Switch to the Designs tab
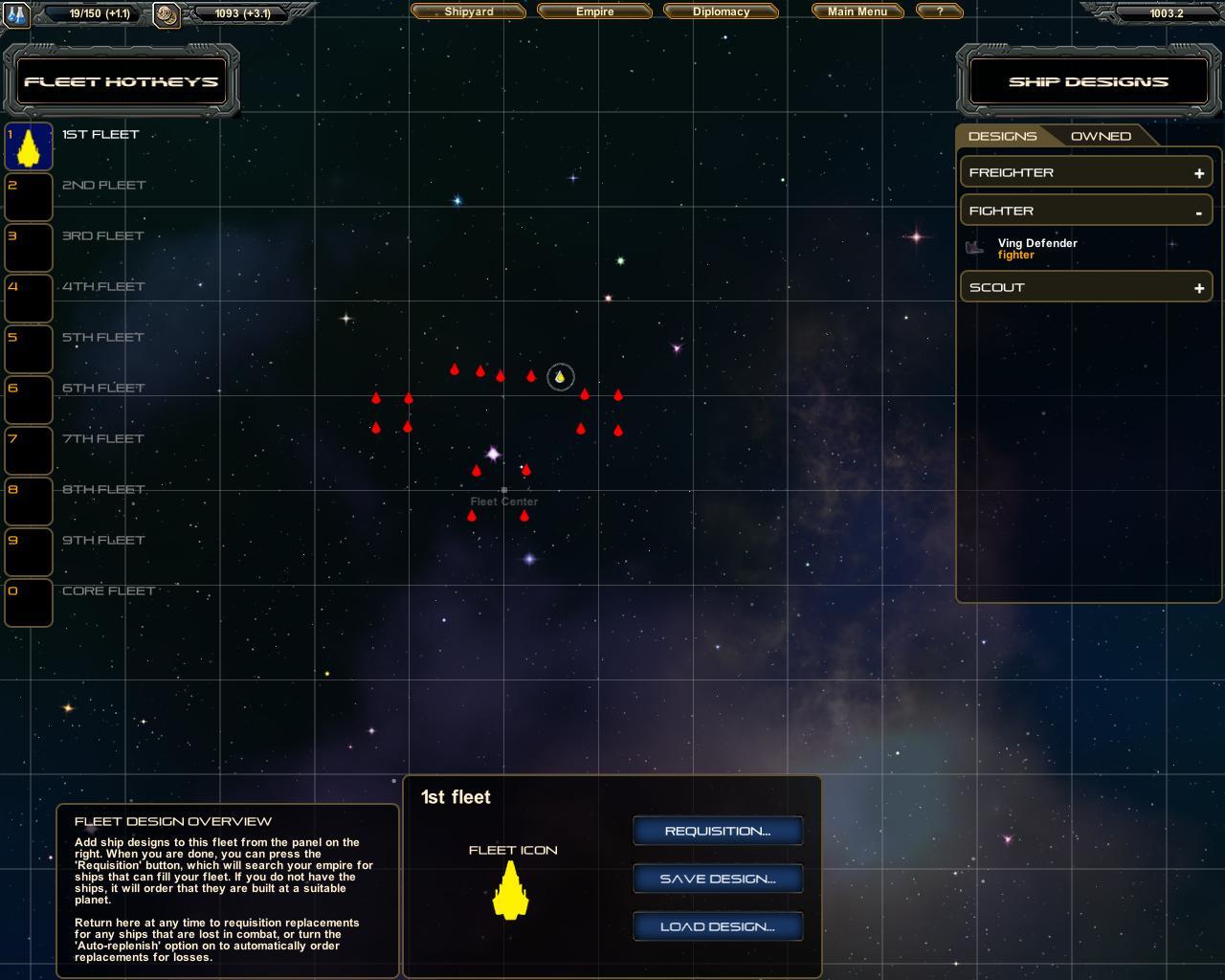 pos(1002,136)
